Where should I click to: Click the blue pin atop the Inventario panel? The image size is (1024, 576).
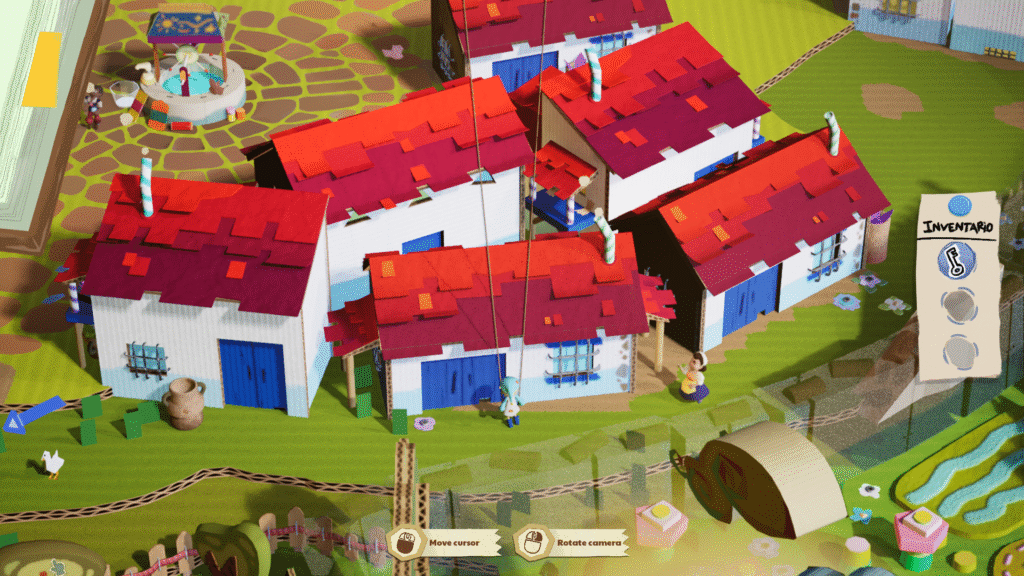(960, 206)
